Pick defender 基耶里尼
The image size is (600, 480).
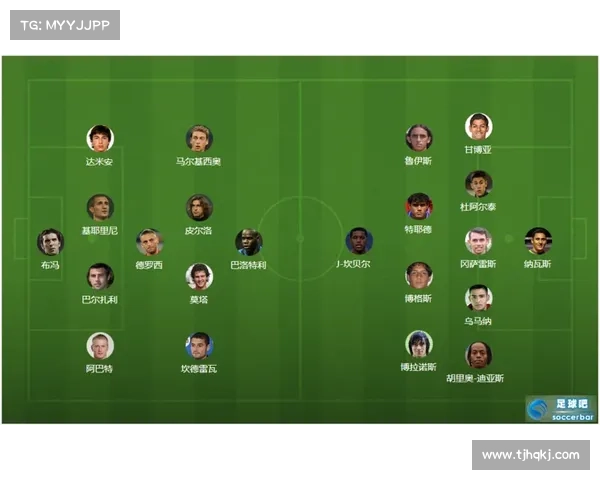pos(99,207)
